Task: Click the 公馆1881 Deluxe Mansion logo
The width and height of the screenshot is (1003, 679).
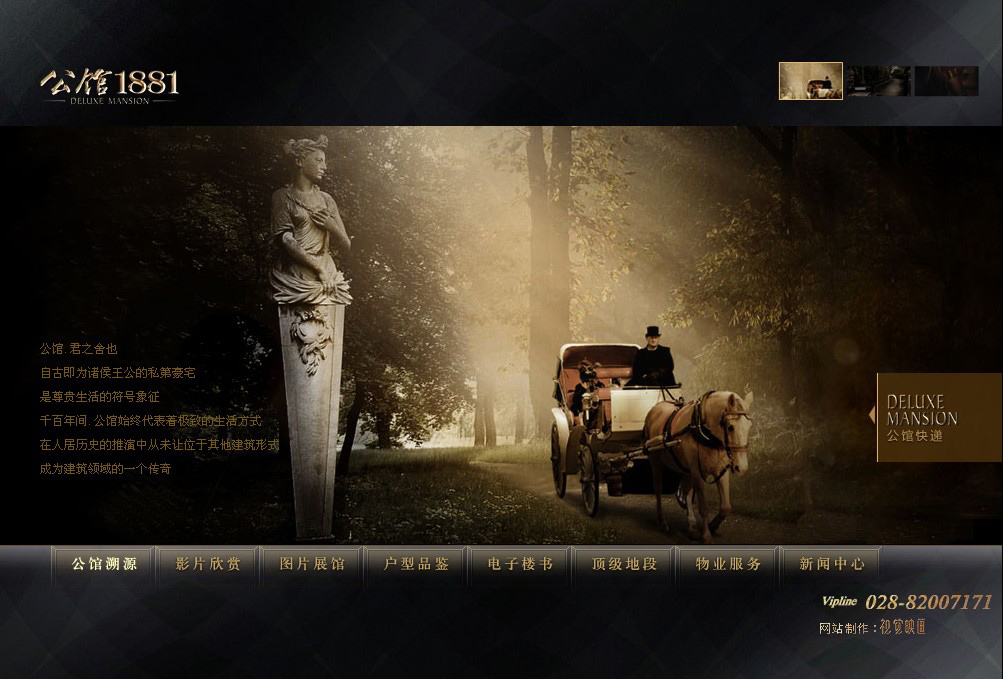Action: (110, 86)
